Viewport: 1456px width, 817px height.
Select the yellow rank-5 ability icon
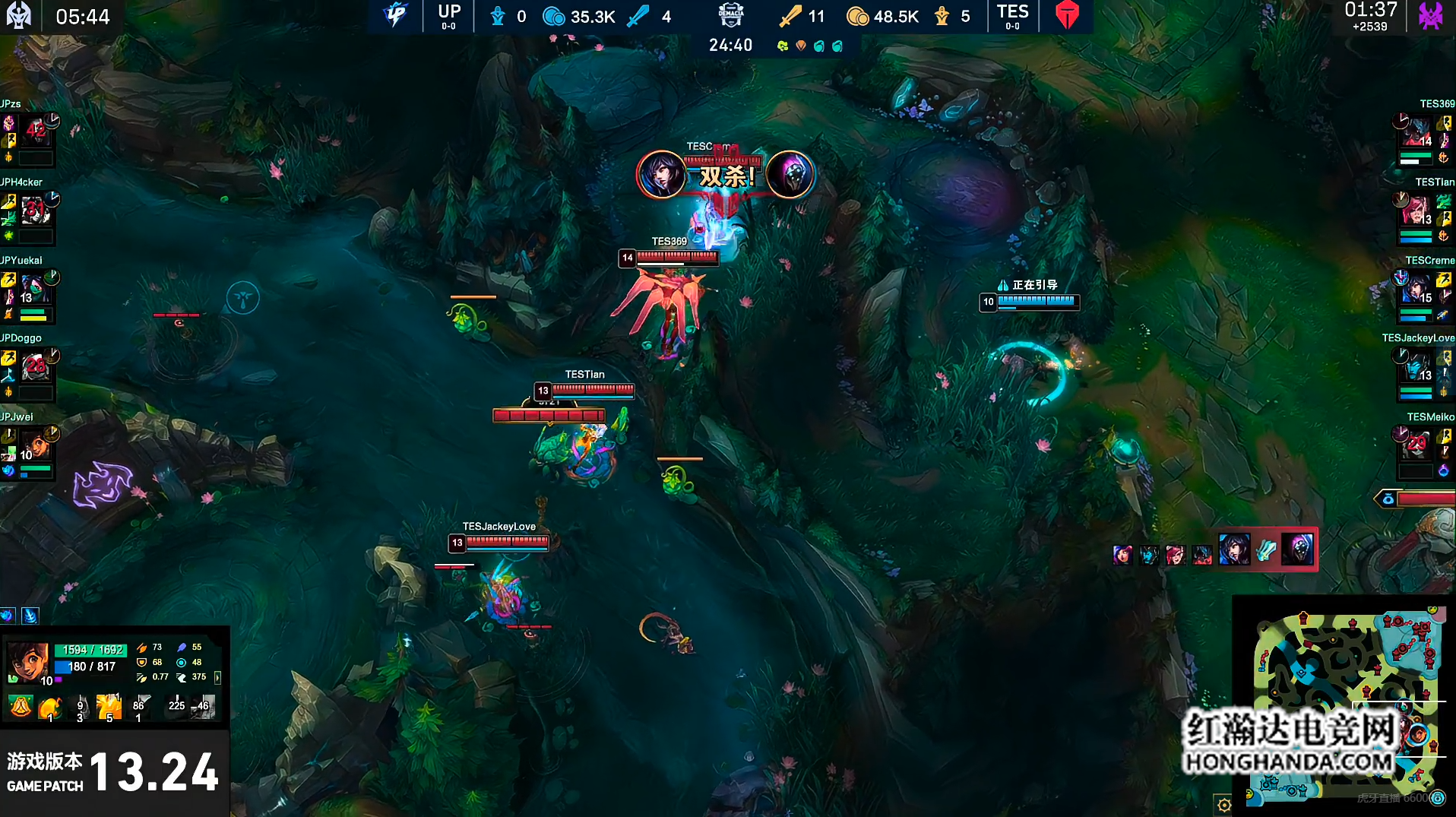(109, 708)
